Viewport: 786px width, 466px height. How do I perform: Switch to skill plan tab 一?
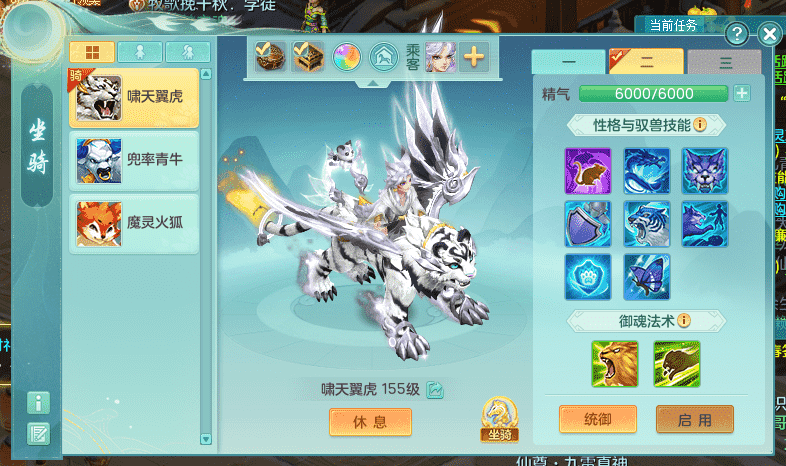(568, 62)
